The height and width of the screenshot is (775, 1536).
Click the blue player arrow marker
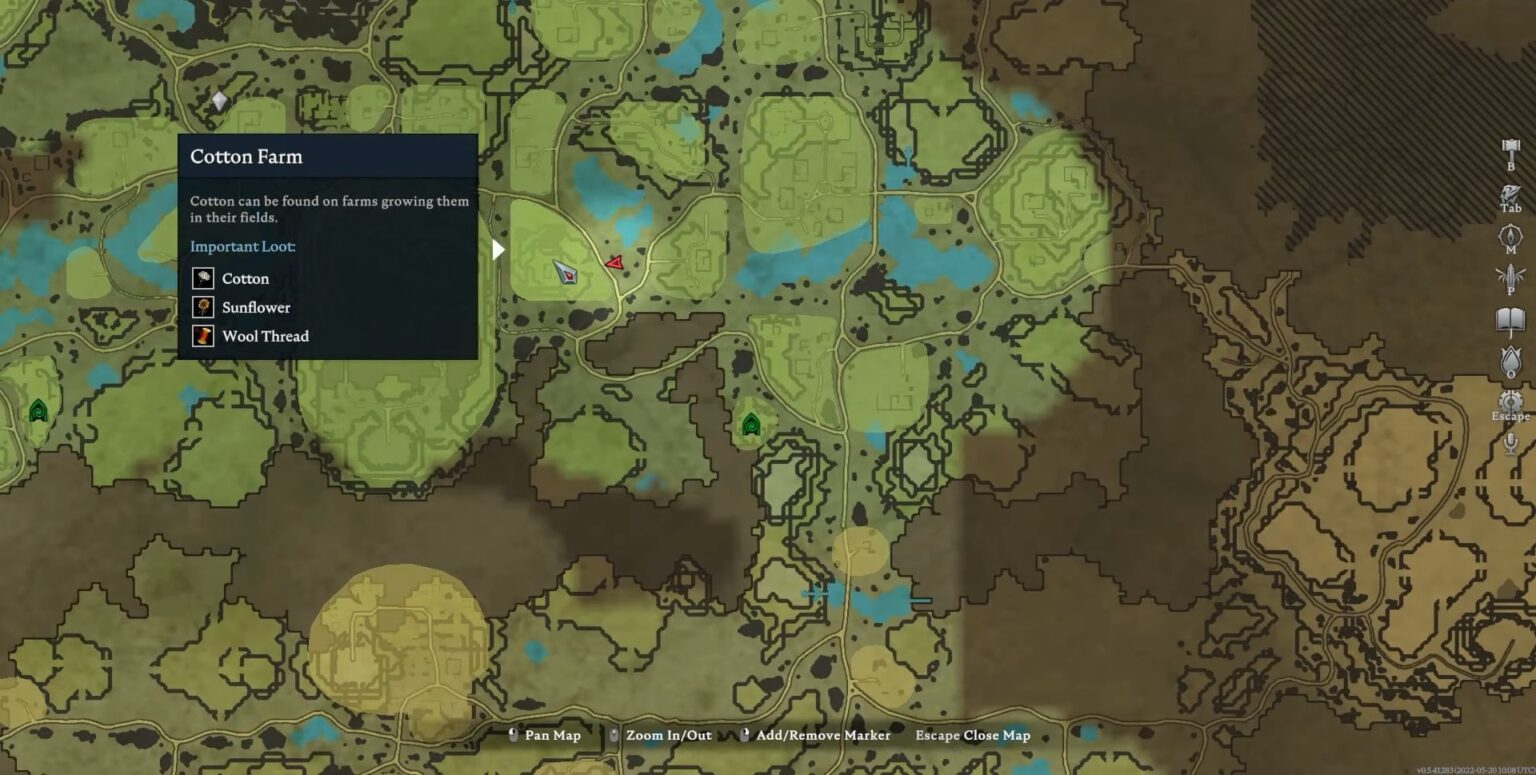[x=566, y=271]
